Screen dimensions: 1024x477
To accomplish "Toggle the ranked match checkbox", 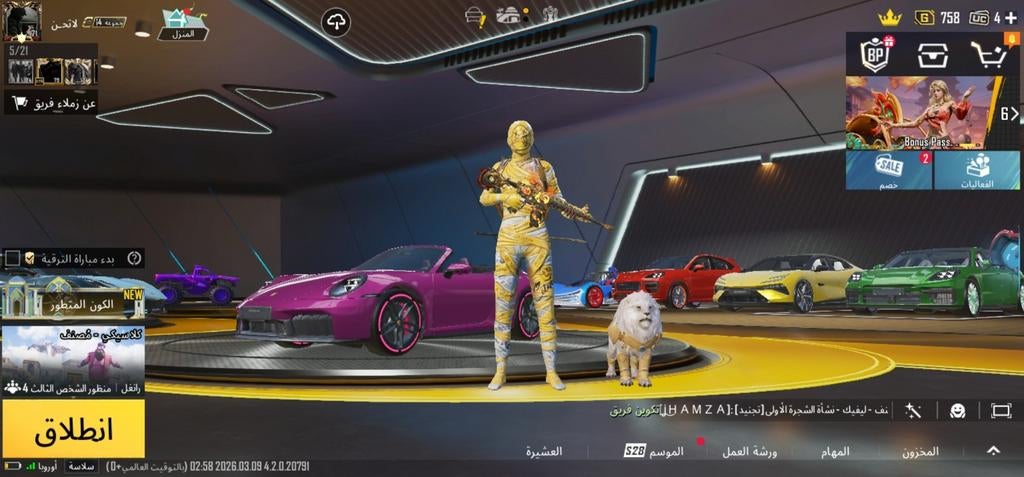I will pos(12,258).
